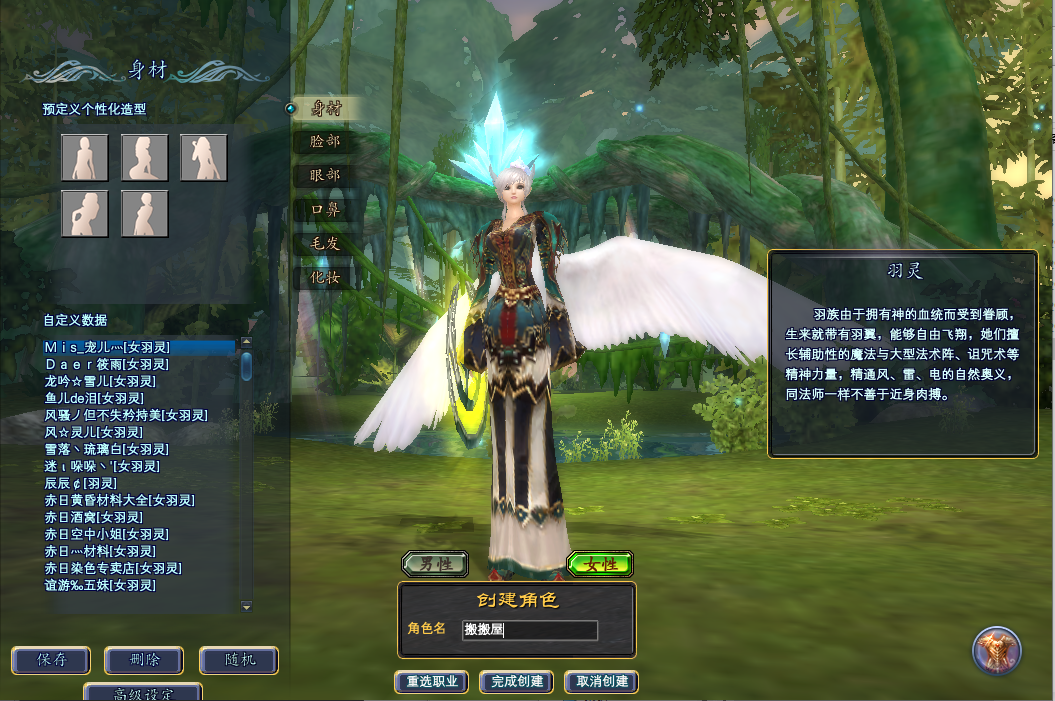Click the round armor icon button

(997, 651)
